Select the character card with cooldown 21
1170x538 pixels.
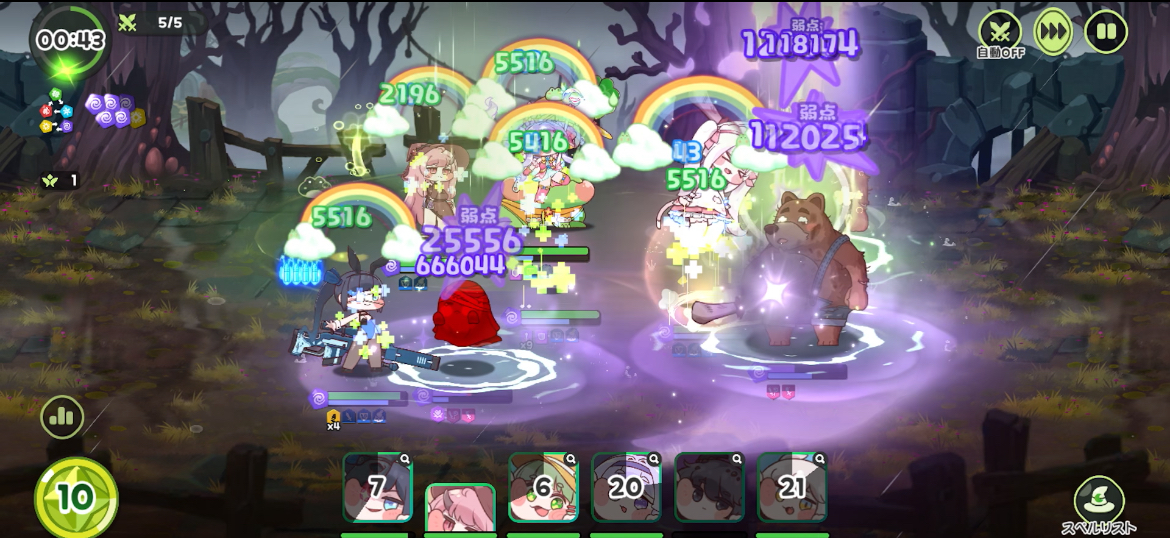coord(792,487)
